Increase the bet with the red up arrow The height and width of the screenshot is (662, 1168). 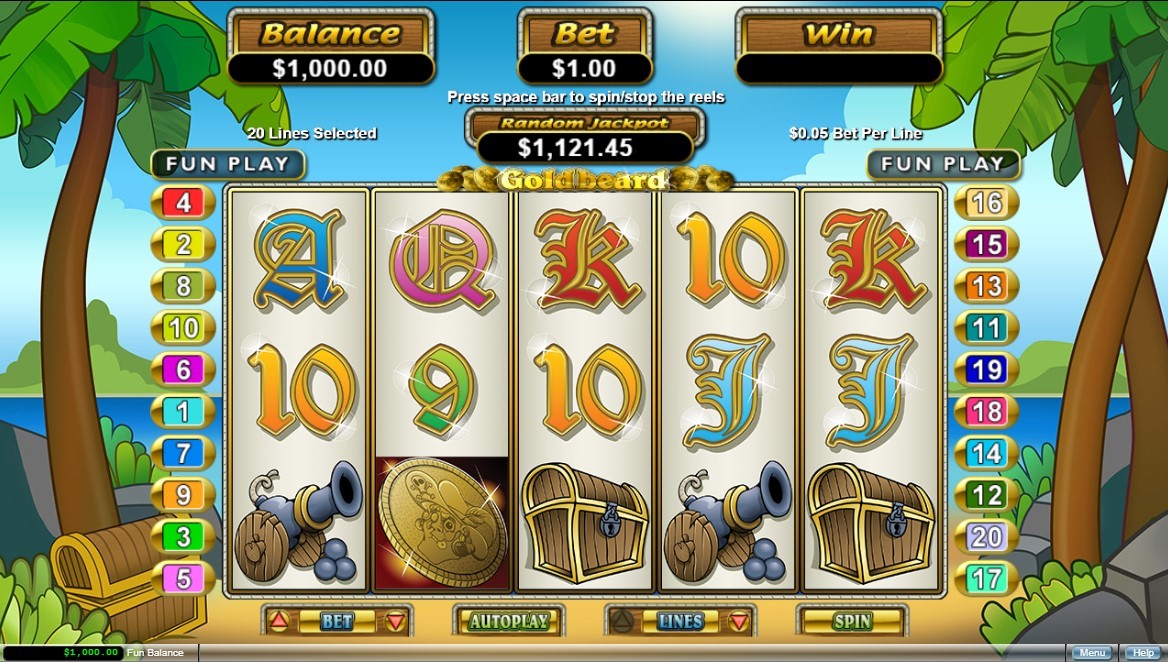tap(277, 621)
